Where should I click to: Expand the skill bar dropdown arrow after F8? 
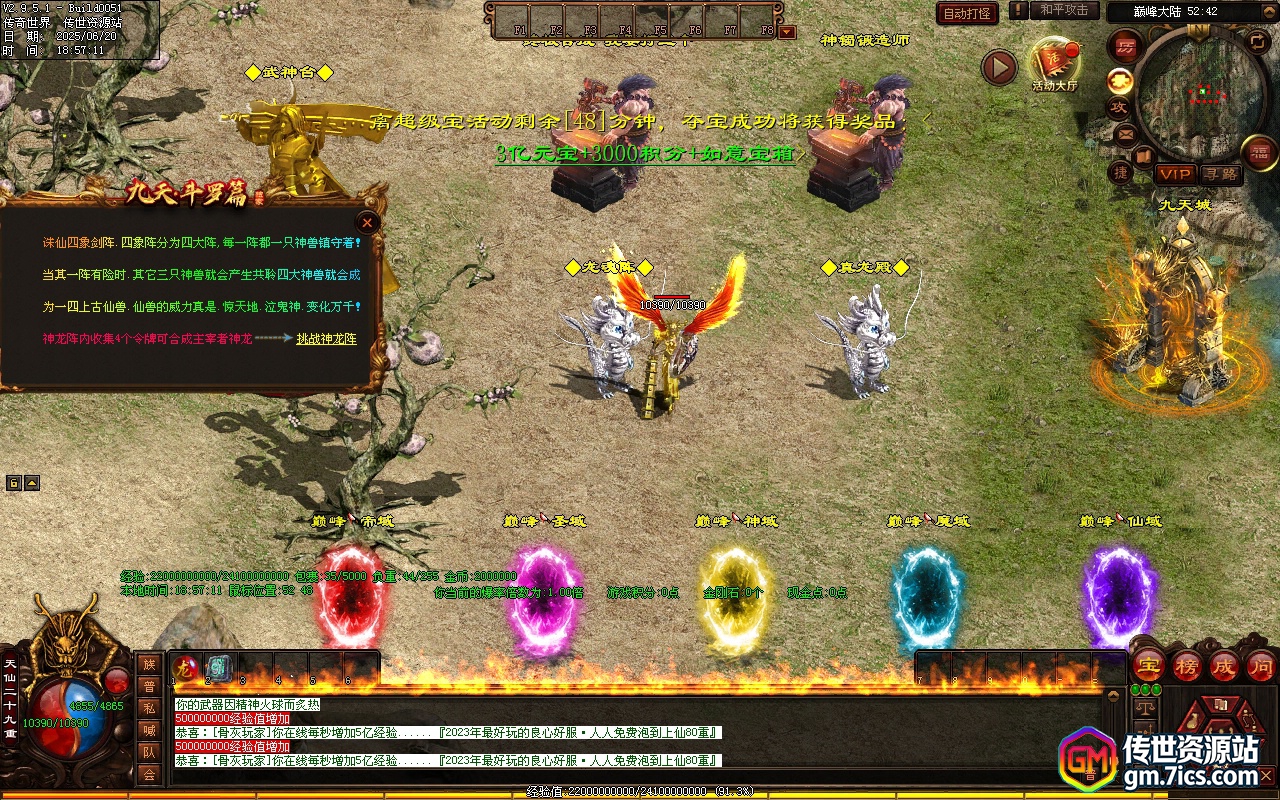coord(787,31)
